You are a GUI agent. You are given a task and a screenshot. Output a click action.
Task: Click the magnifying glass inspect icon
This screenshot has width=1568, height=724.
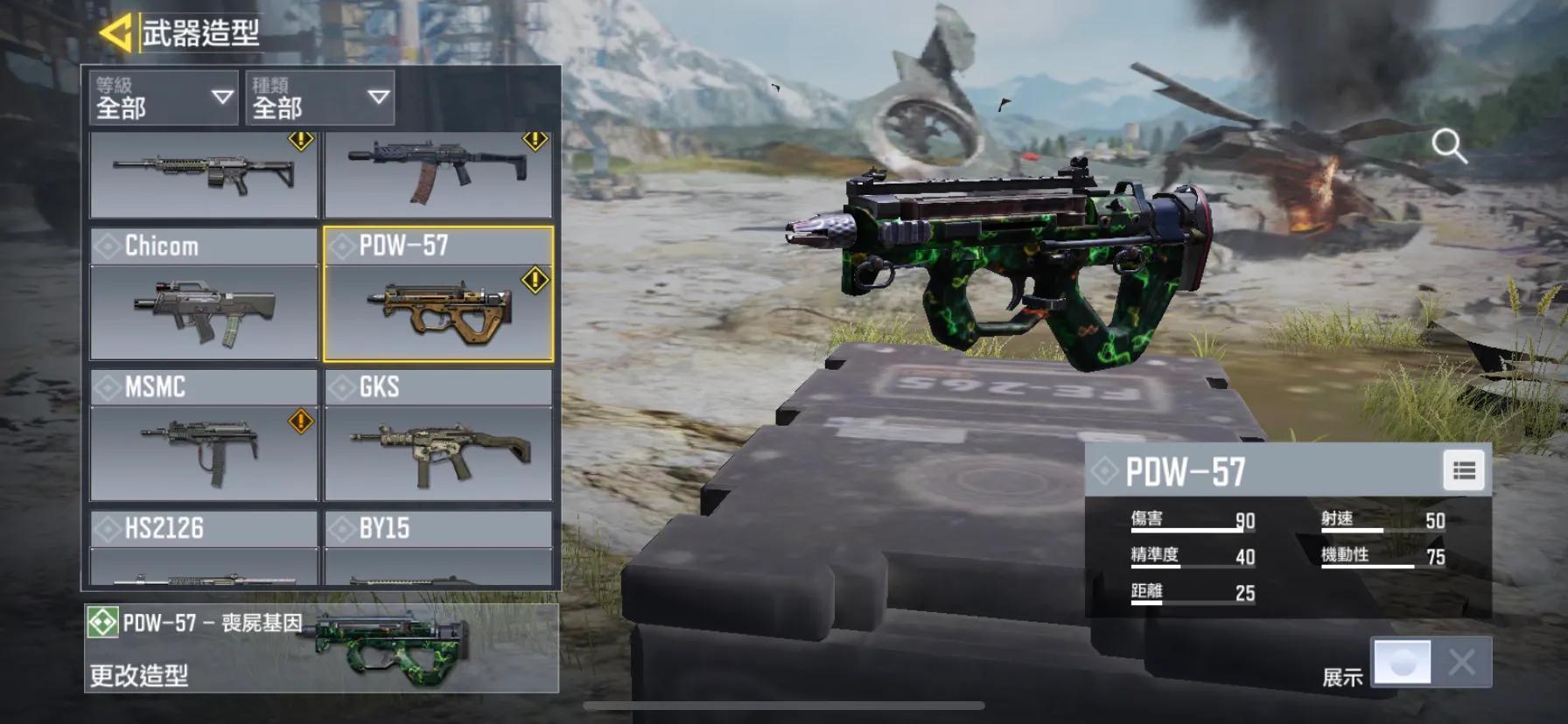pos(1448,146)
